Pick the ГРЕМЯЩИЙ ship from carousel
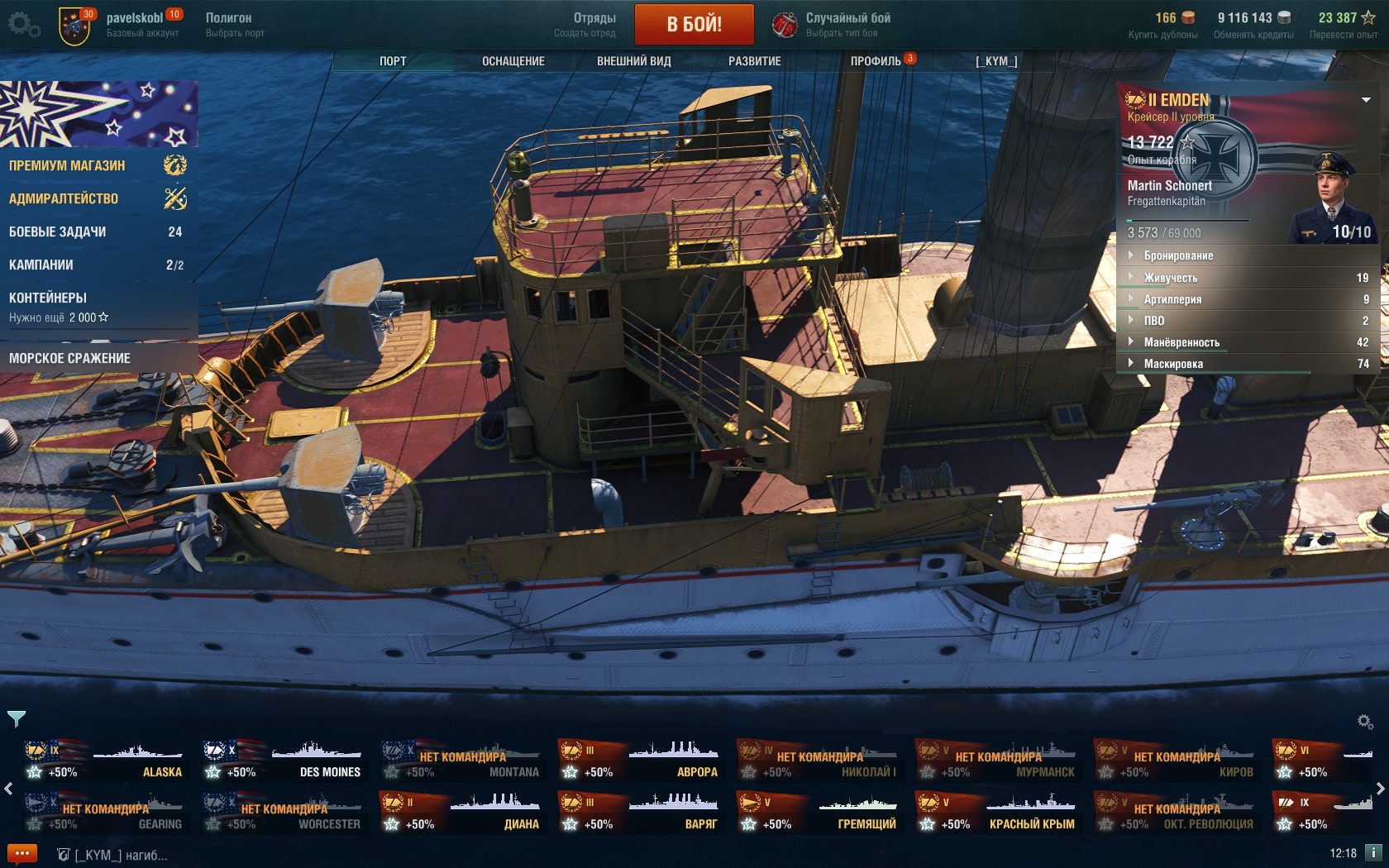The width and height of the screenshot is (1389, 868). [x=819, y=813]
